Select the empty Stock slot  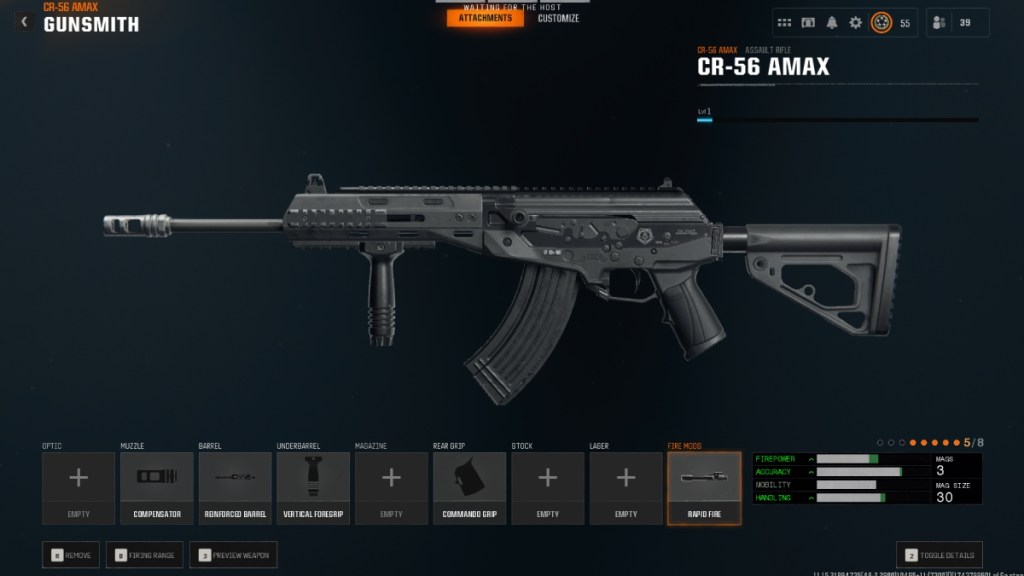point(548,488)
